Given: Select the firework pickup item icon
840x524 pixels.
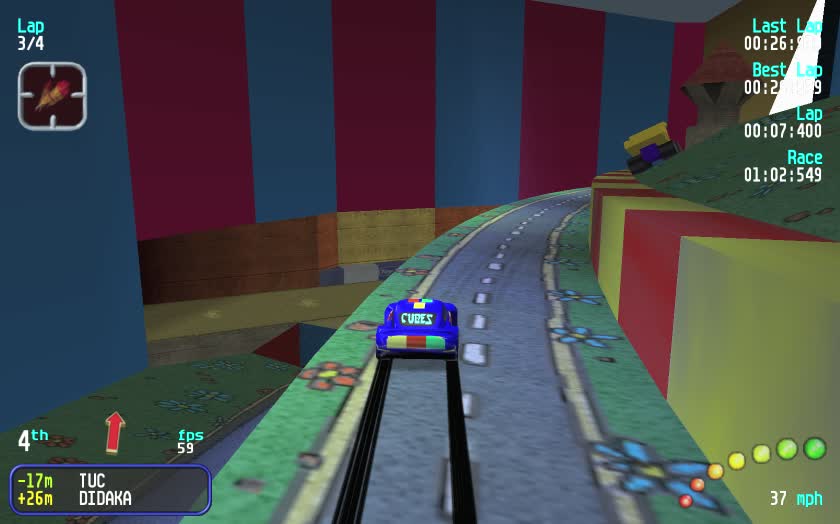Looking at the screenshot, I should click(52, 96).
